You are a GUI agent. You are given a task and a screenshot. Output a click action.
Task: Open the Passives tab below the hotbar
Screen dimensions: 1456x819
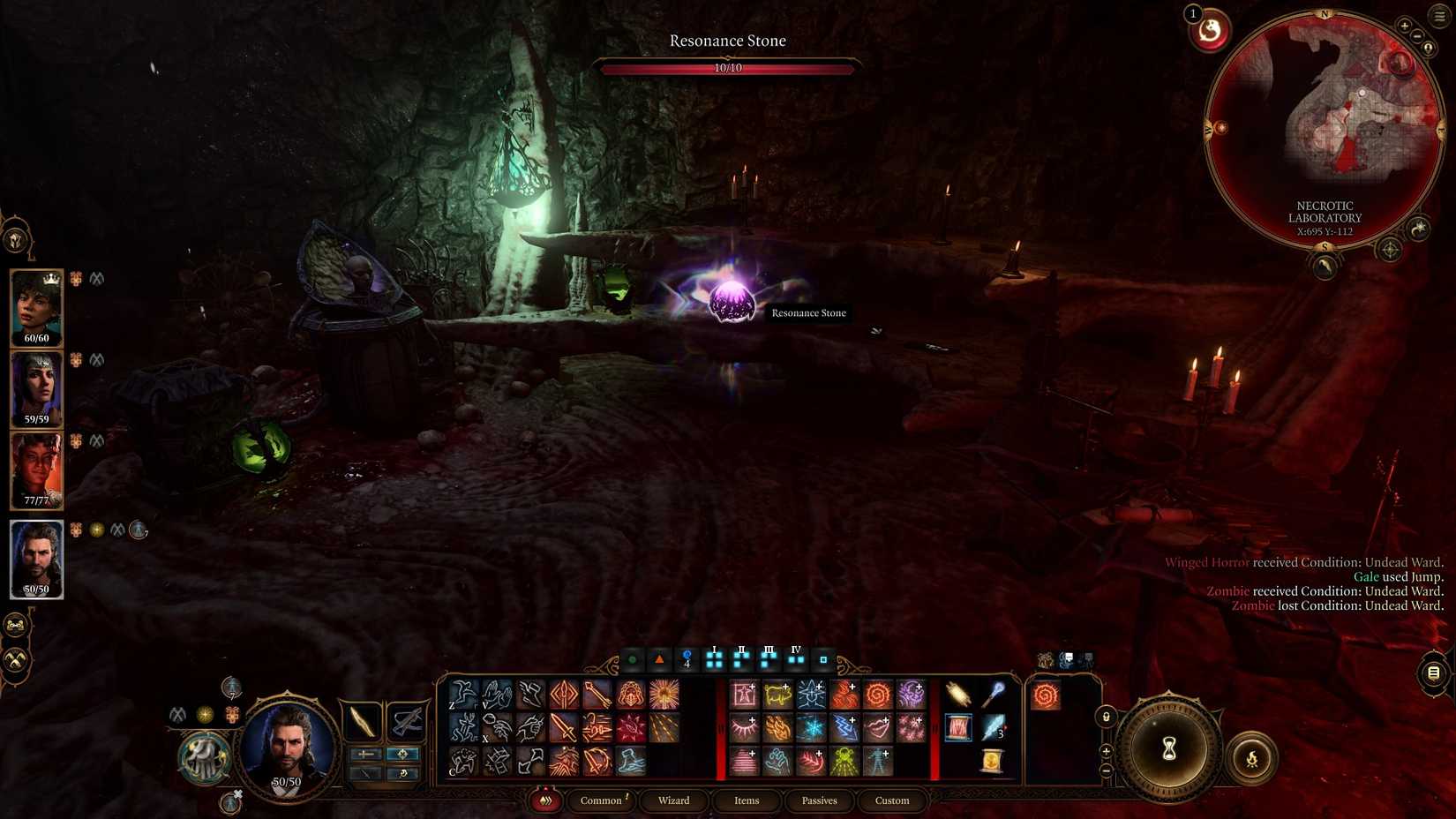point(818,800)
